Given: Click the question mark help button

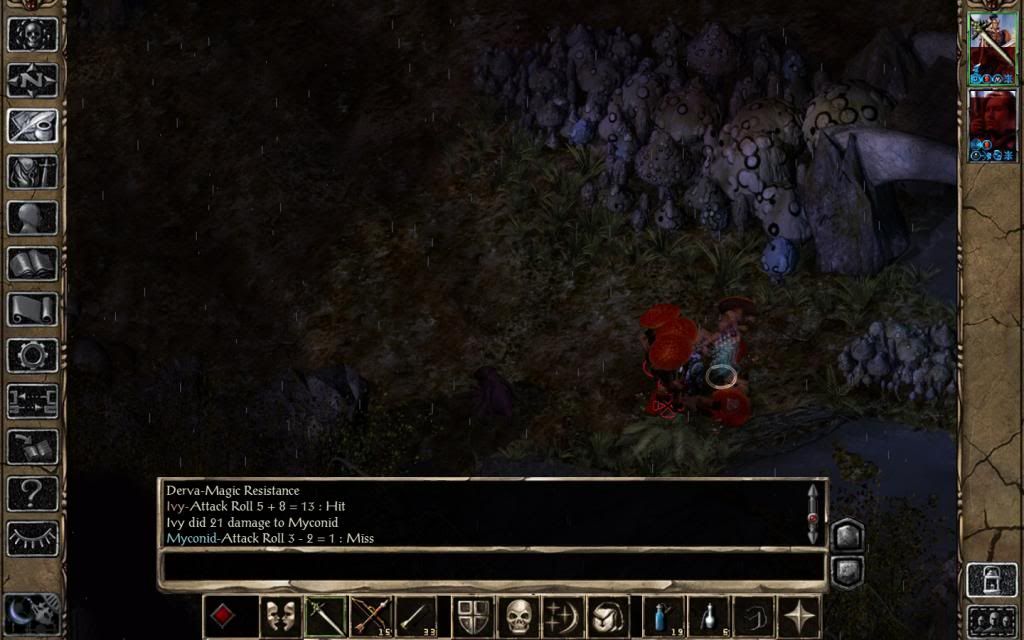Looking at the screenshot, I should click(x=33, y=493).
